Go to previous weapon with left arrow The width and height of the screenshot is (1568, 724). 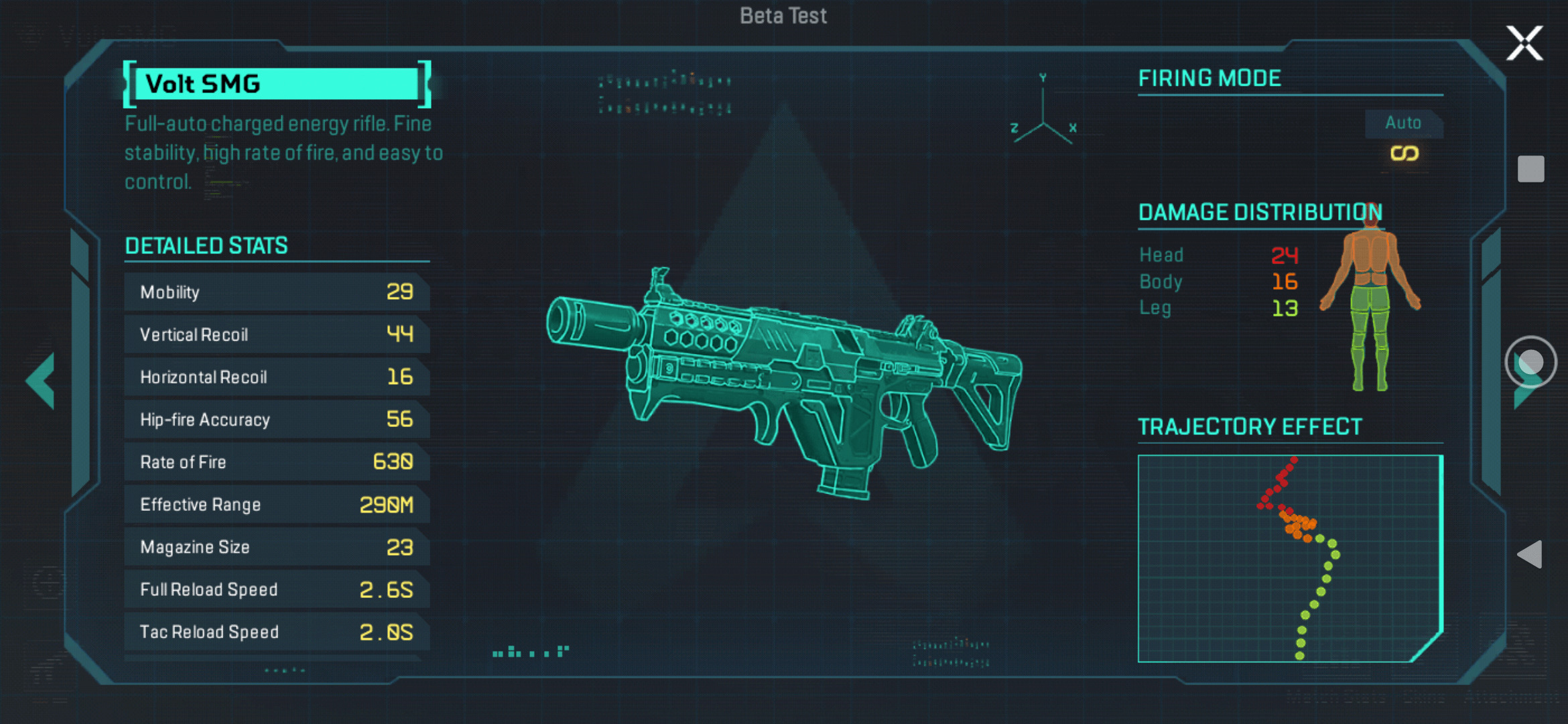(41, 380)
